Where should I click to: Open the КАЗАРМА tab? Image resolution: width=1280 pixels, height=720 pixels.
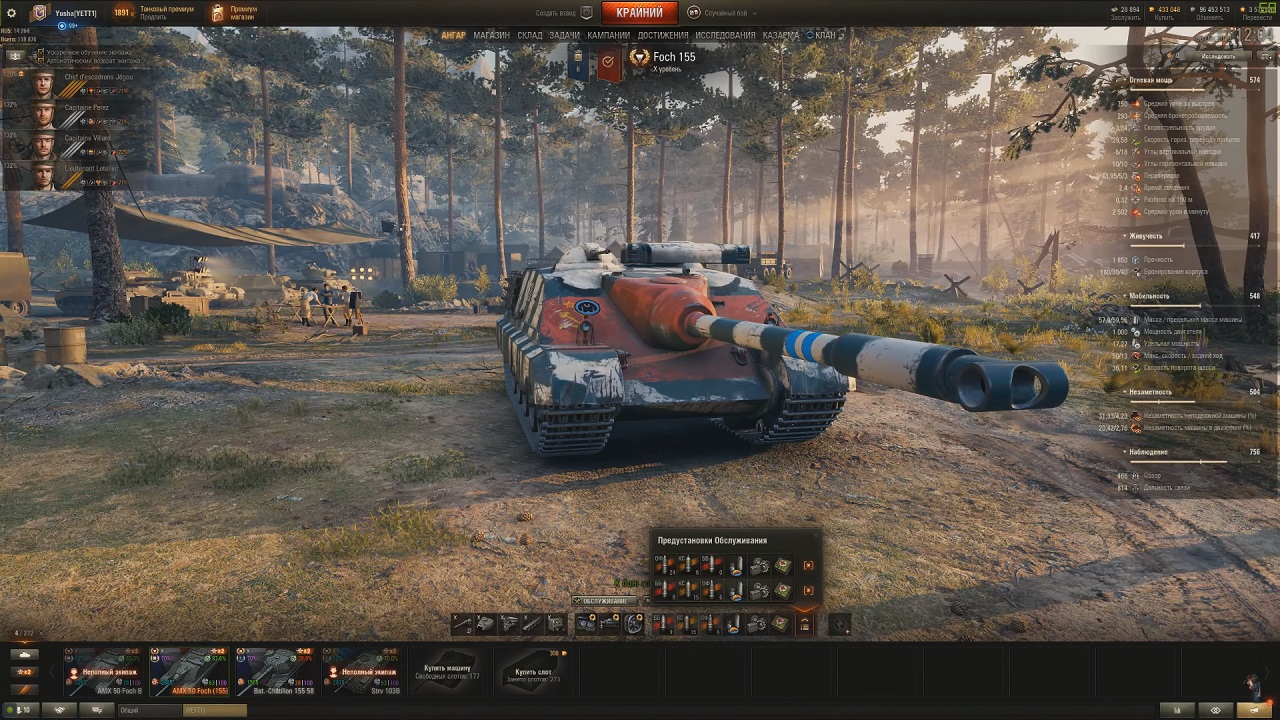780,35
